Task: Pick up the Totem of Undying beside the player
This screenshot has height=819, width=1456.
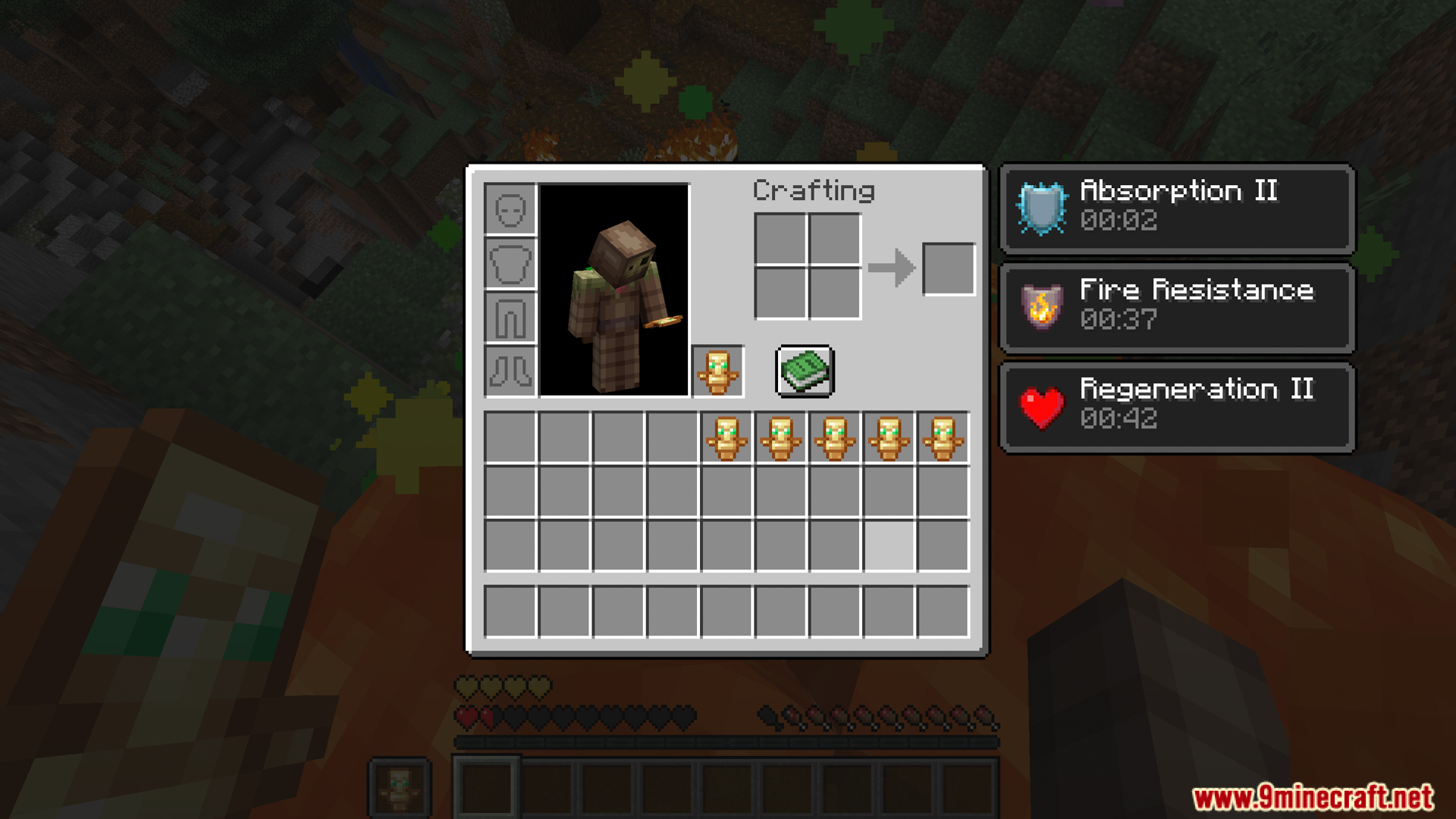Action: (717, 371)
